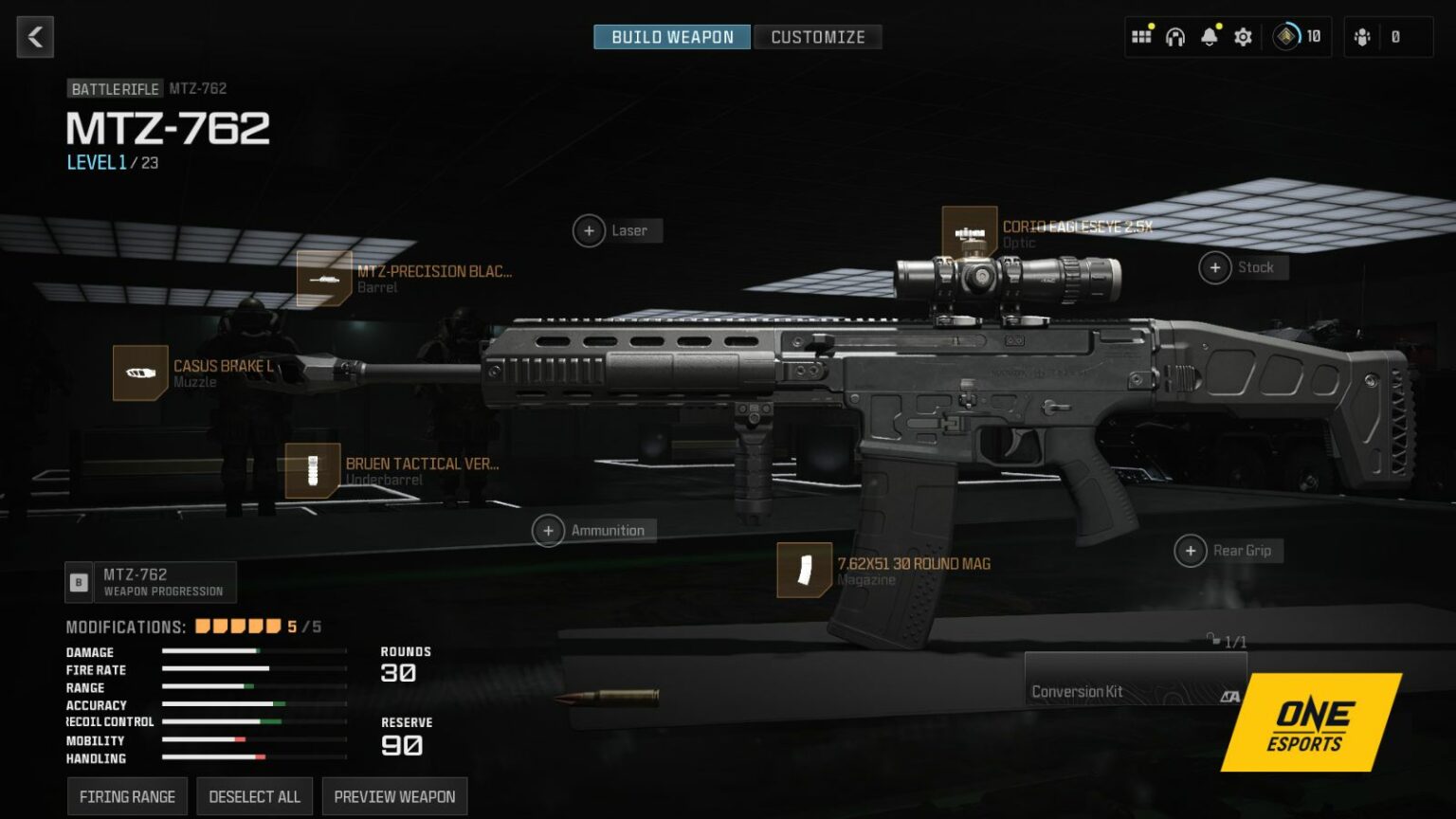Expand the Ammunition attachment slot
1456x819 pixels.
coord(548,530)
